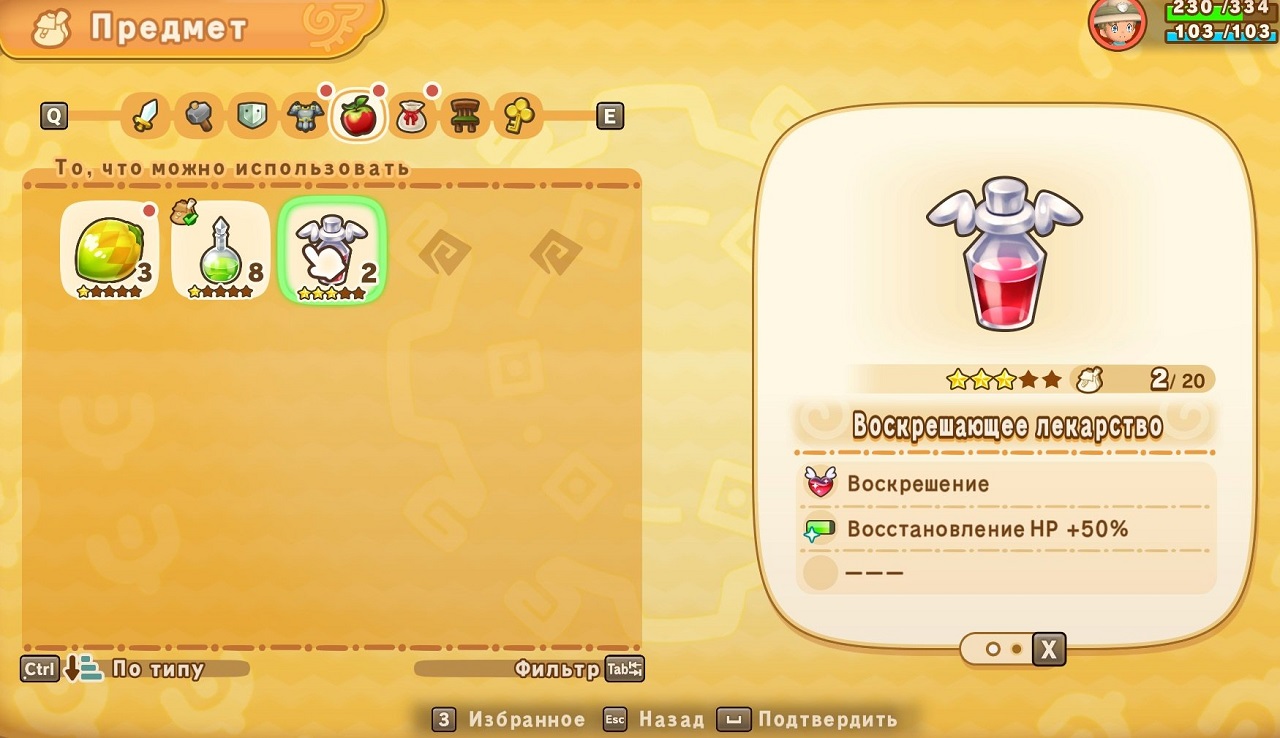The image size is (1280, 738).
Task: Click the player character portrait
Action: pyautogui.click(x=1117, y=24)
